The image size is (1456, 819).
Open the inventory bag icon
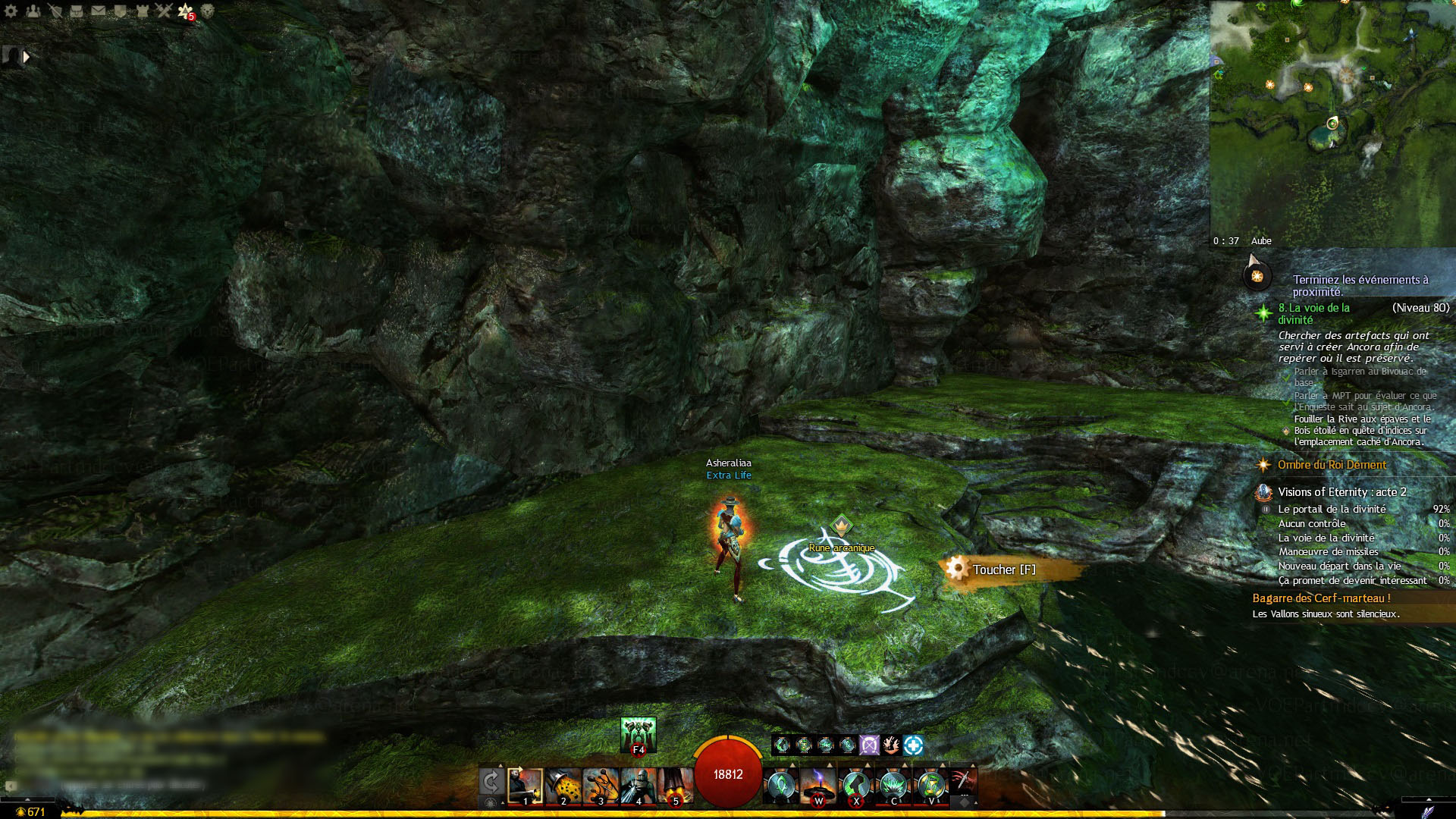tap(77, 11)
